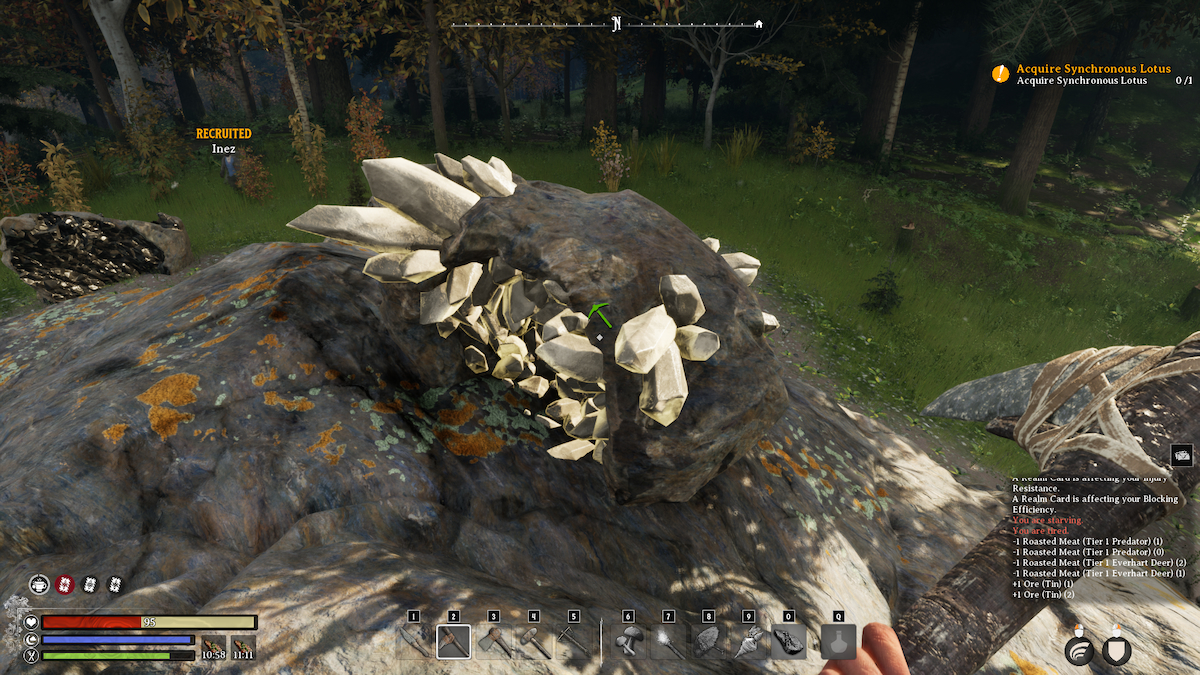The image size is (1200, 675).
Task: Select the mushroom slot in the hotbar
Action: tap(628, 641)
